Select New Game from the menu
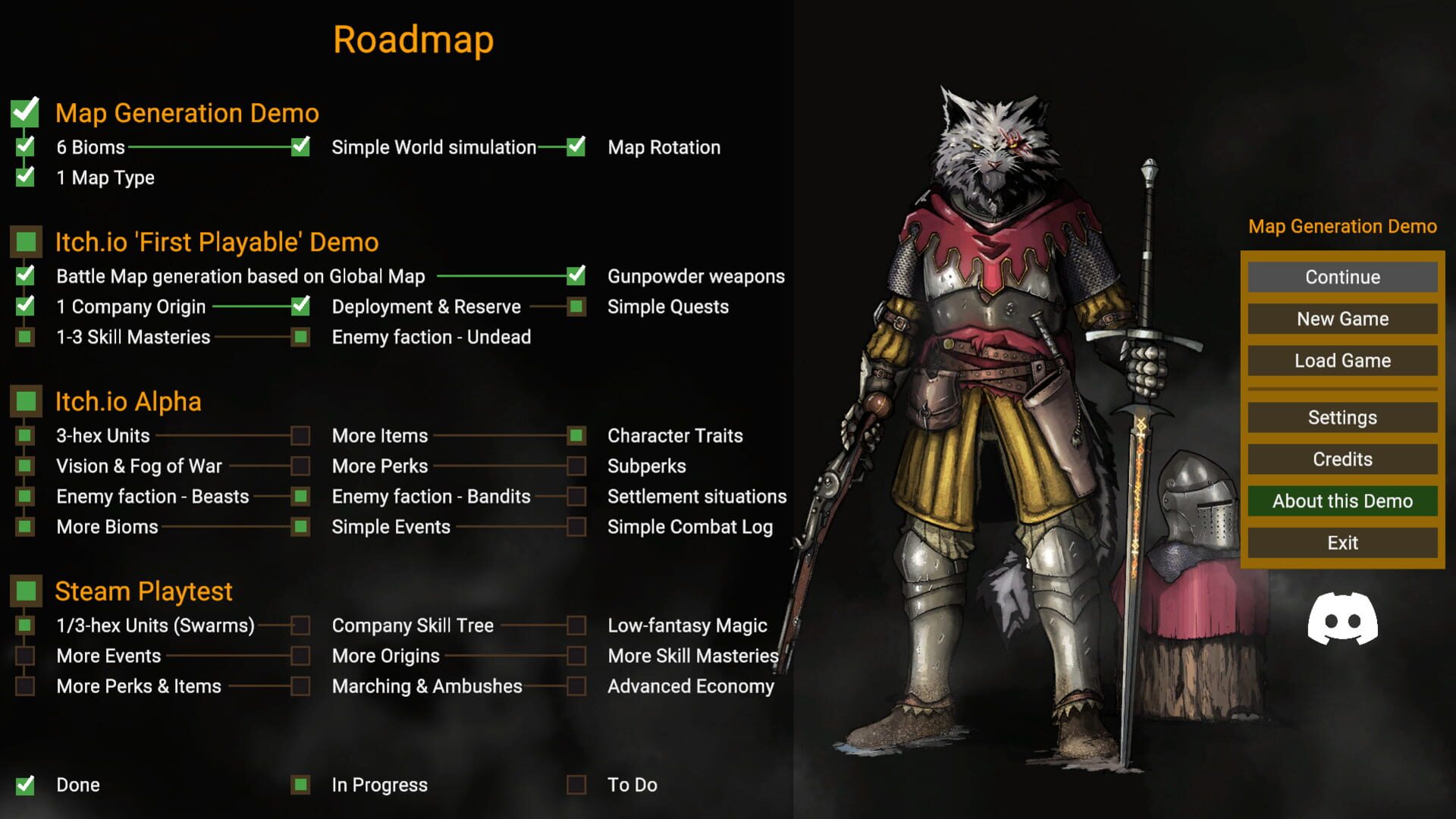Image resolution: width=1456 pixels, height=819 pixels. tap(1341, 318)
